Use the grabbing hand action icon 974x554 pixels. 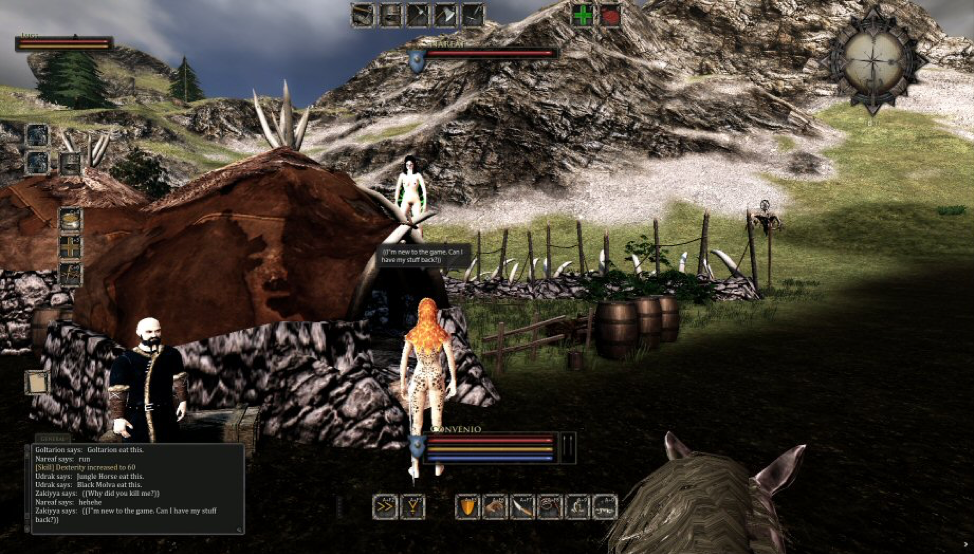coord(495,507)
